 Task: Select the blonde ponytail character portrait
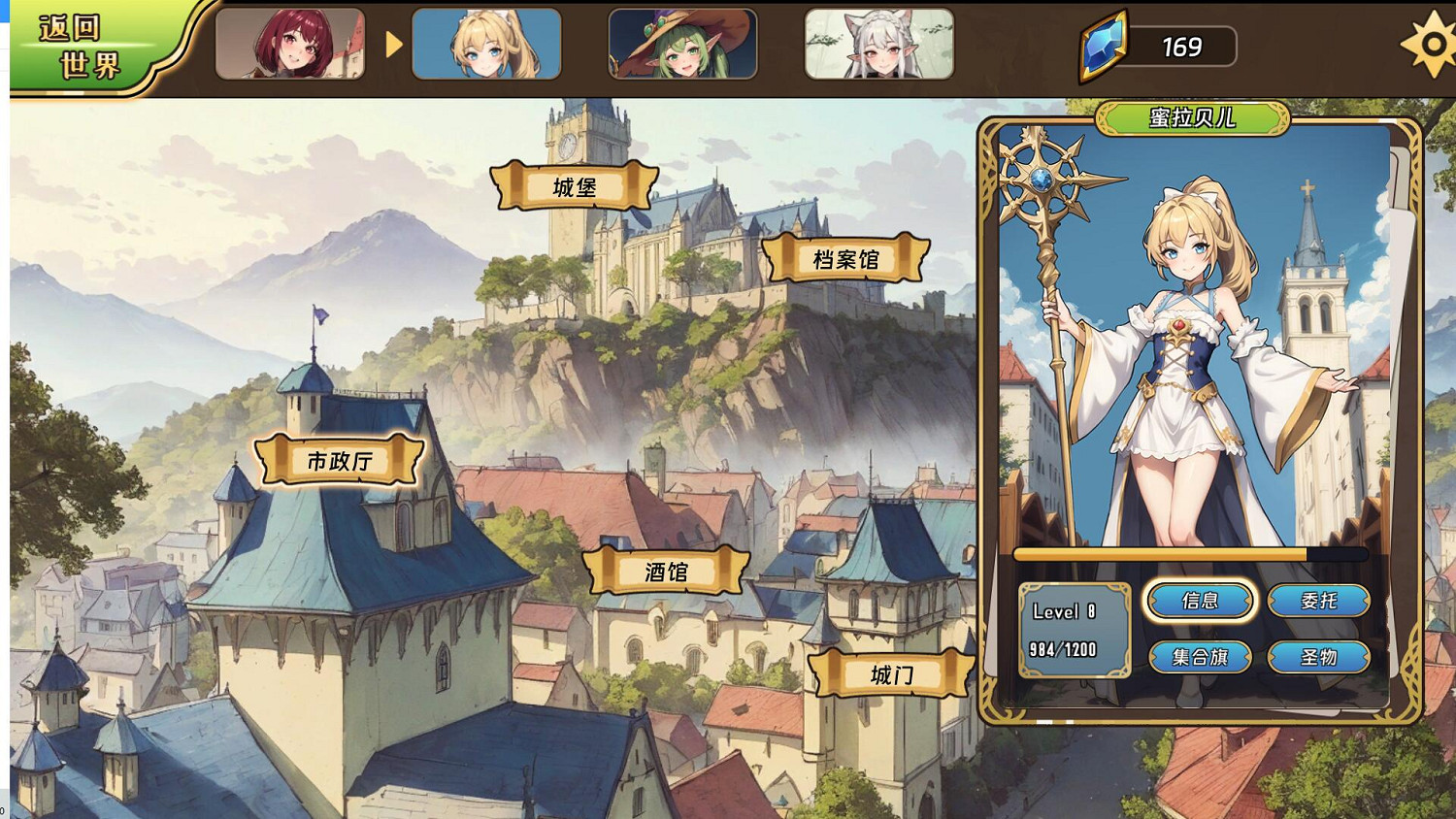[486, 43]
